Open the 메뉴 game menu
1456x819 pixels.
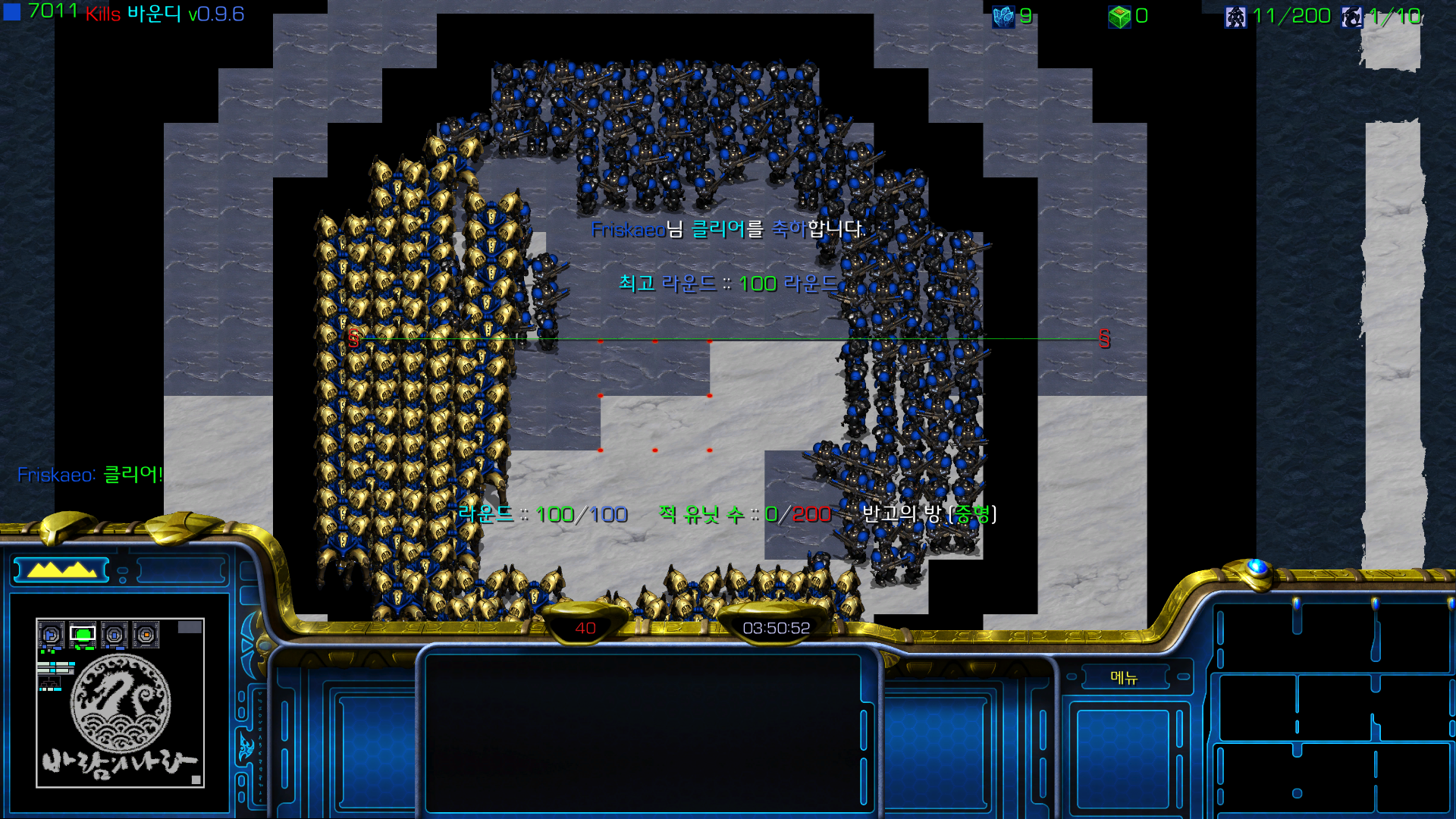point(1124,677)
